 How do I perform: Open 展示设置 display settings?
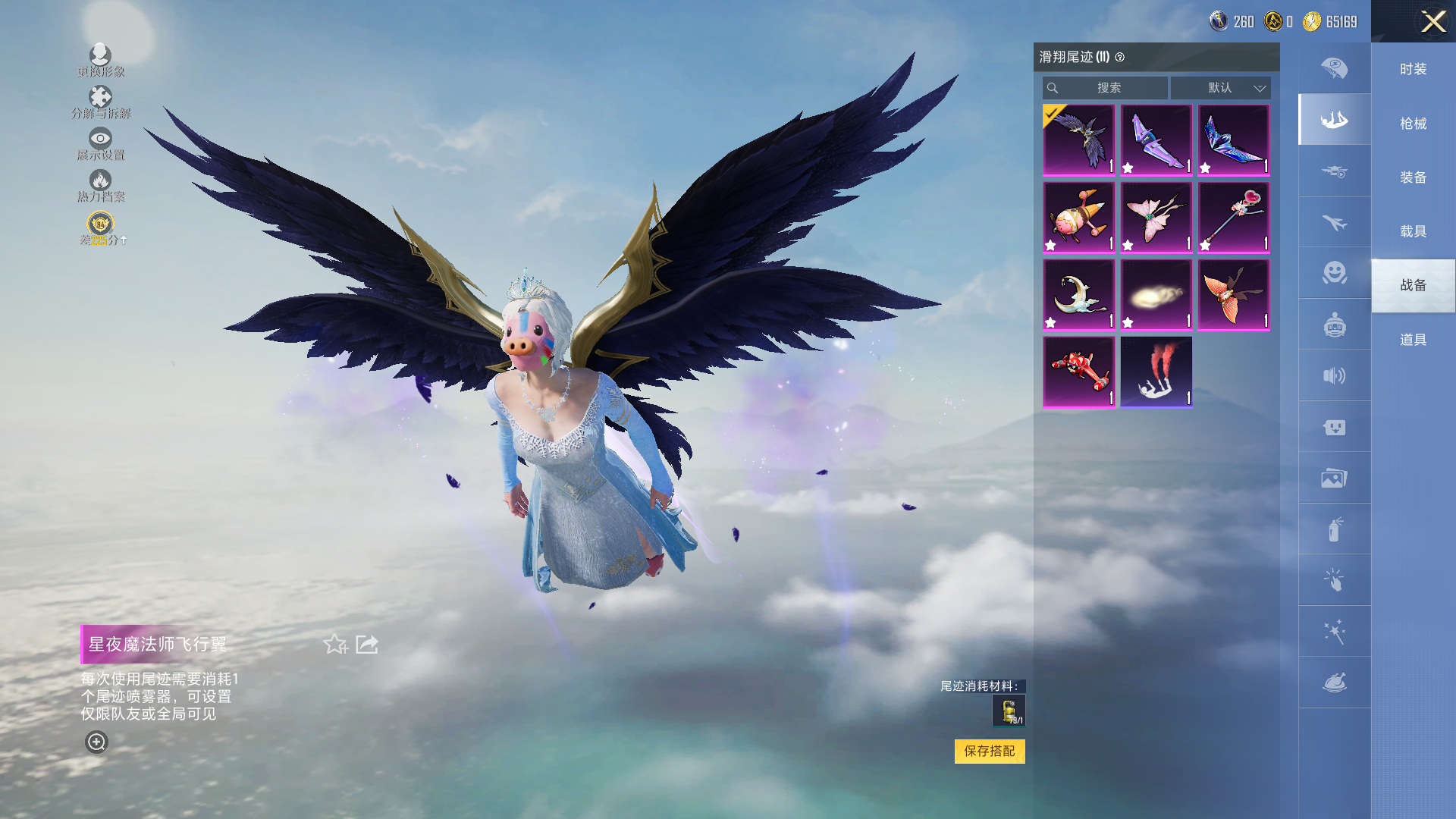pyautogui.click(x=100, y=143)
